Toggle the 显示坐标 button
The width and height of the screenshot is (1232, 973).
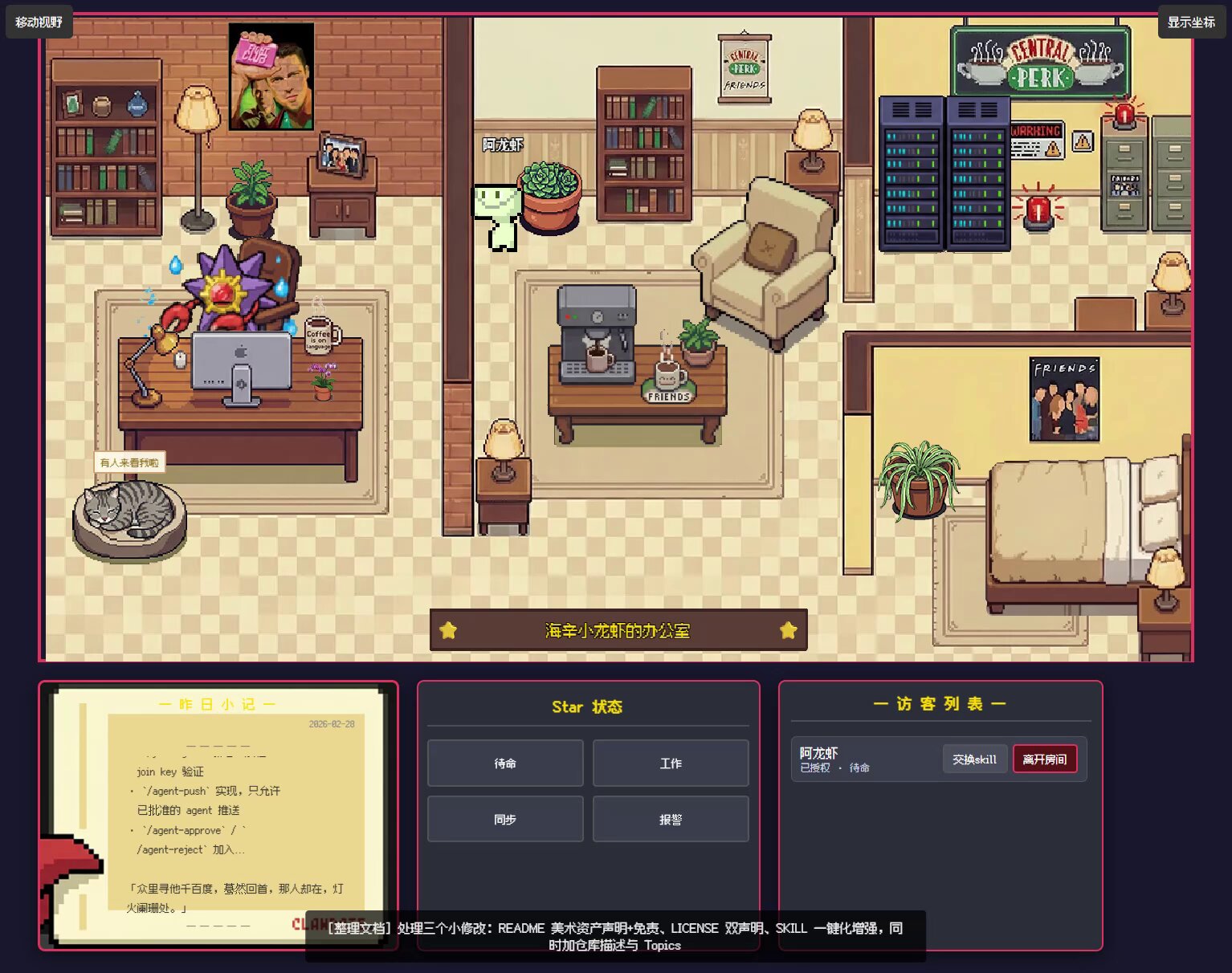1191,22
